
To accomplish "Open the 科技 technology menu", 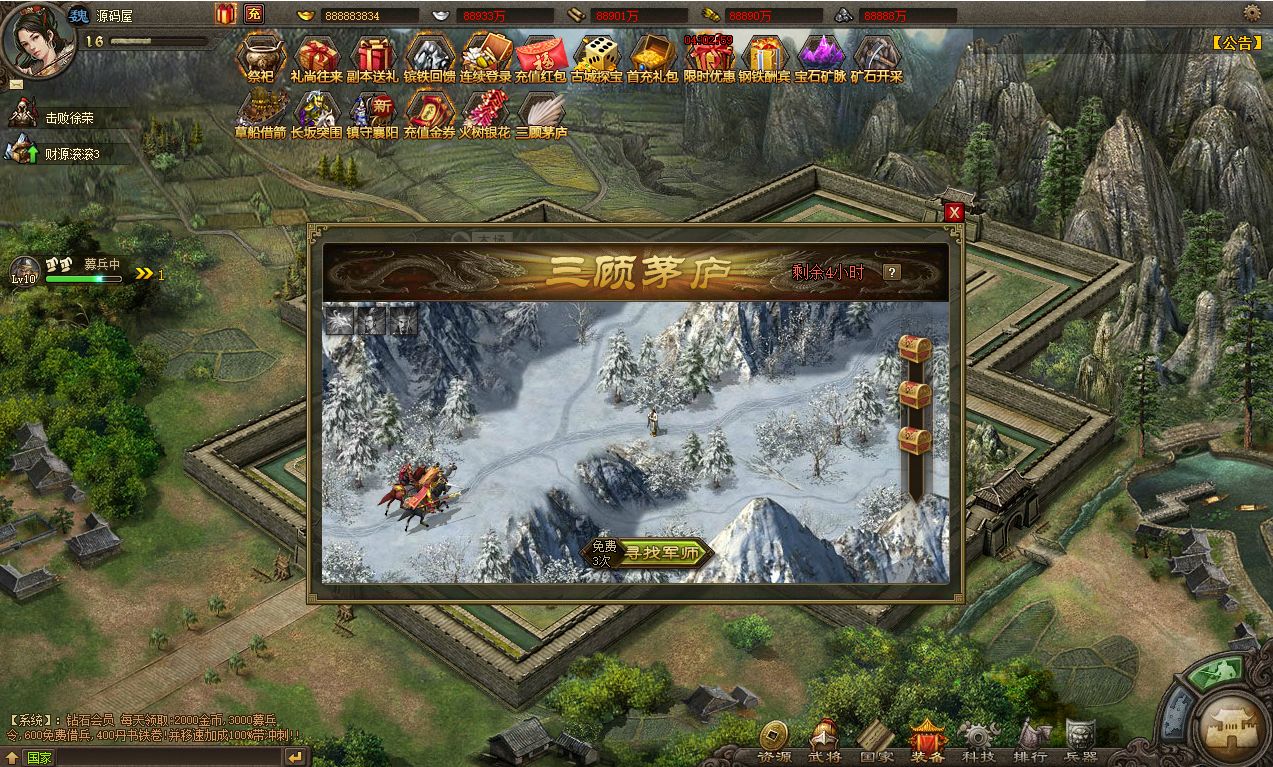I will tap(975, 741).
